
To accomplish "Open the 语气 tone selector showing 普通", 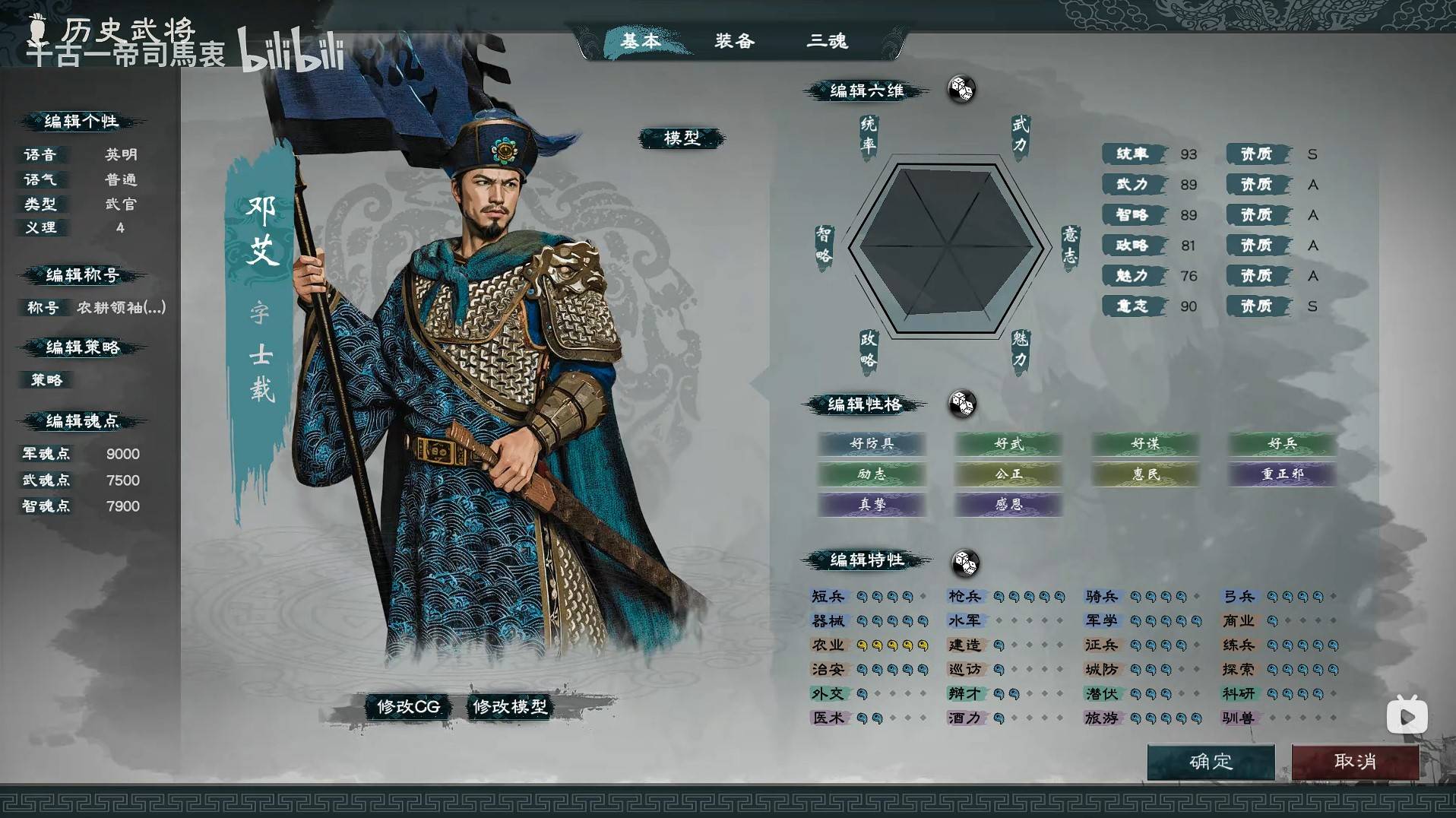I will tap(122, 179).
